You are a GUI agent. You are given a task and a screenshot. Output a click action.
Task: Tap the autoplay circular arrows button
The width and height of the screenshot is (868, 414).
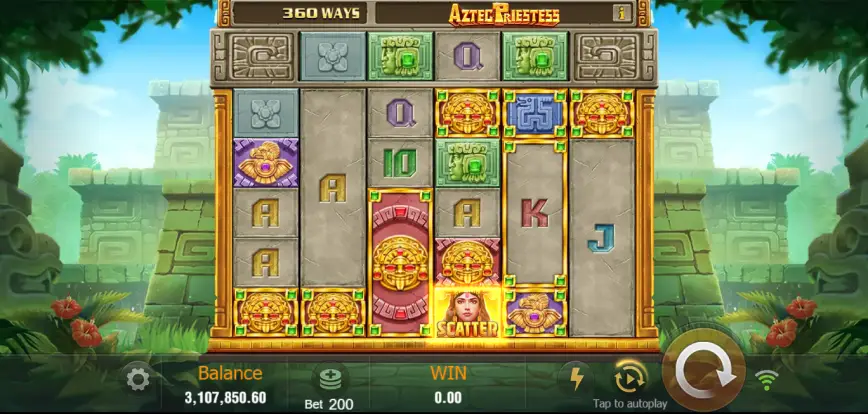[630, 377]
